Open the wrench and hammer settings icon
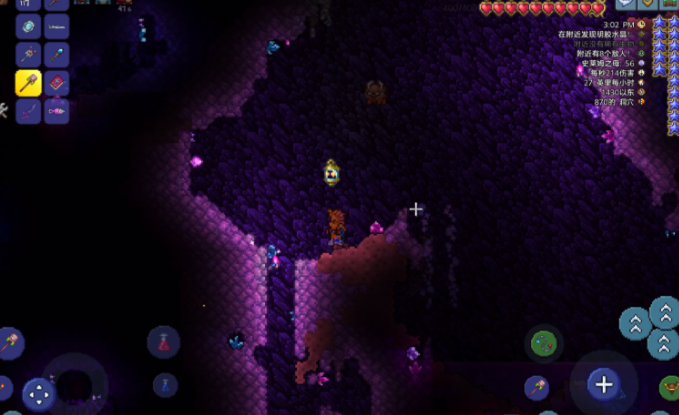The width and height of the screenshot is (679, 415). pyautogui.click(x=4, y=110)
